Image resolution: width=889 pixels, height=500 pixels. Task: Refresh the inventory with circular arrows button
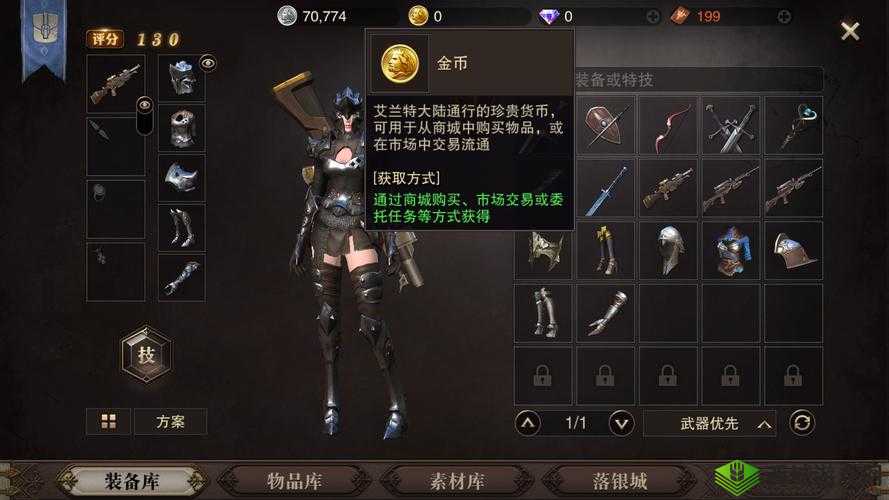802,423
